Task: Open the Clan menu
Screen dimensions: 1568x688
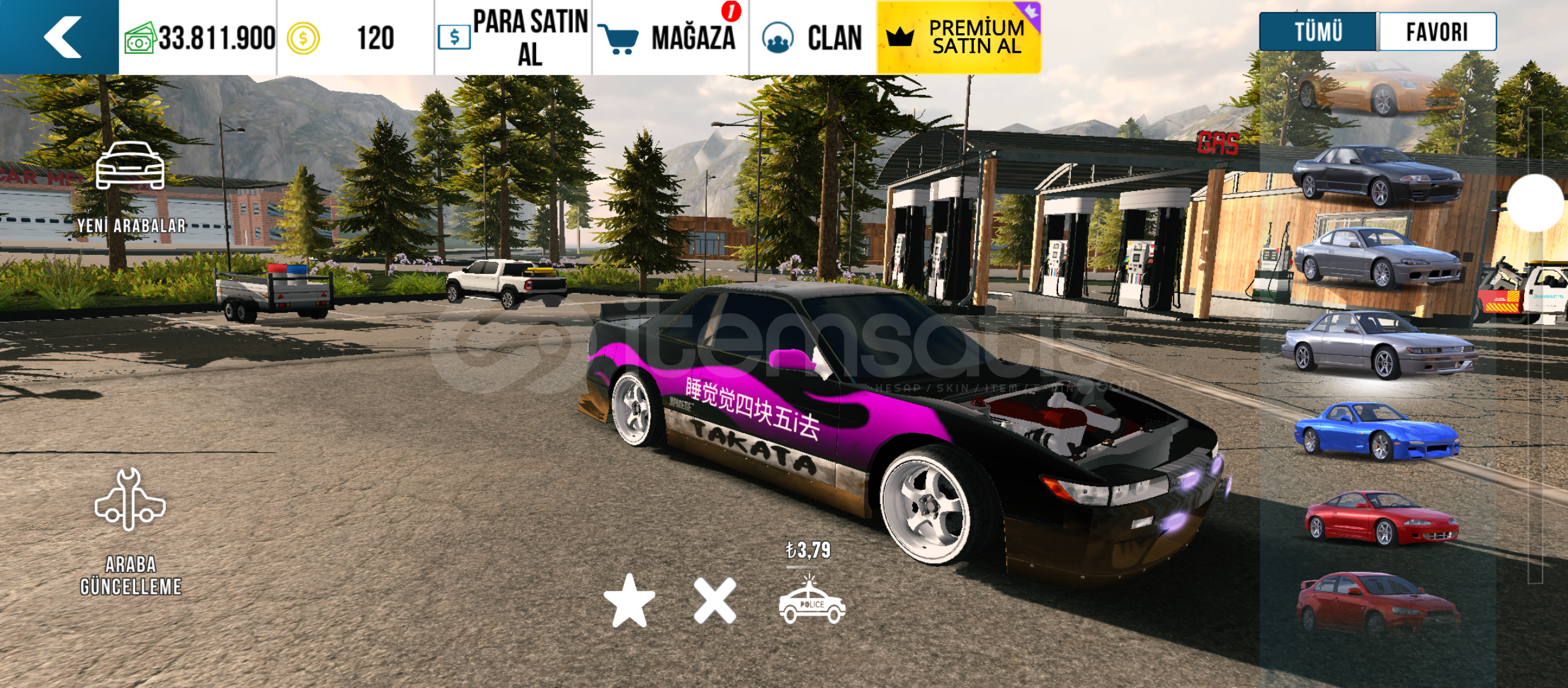Action: coord(813,38)
